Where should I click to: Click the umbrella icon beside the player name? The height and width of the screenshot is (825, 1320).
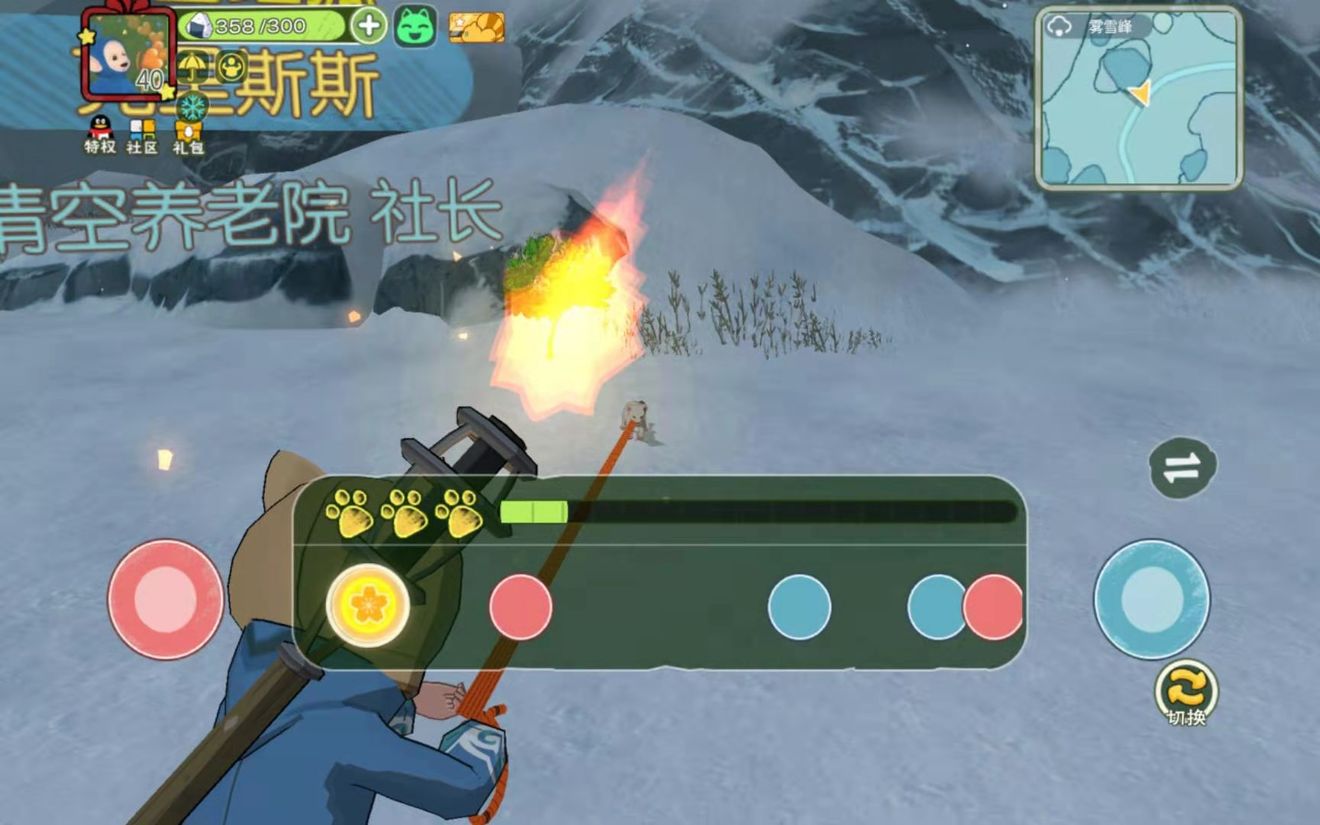click(x=191, y=65)
